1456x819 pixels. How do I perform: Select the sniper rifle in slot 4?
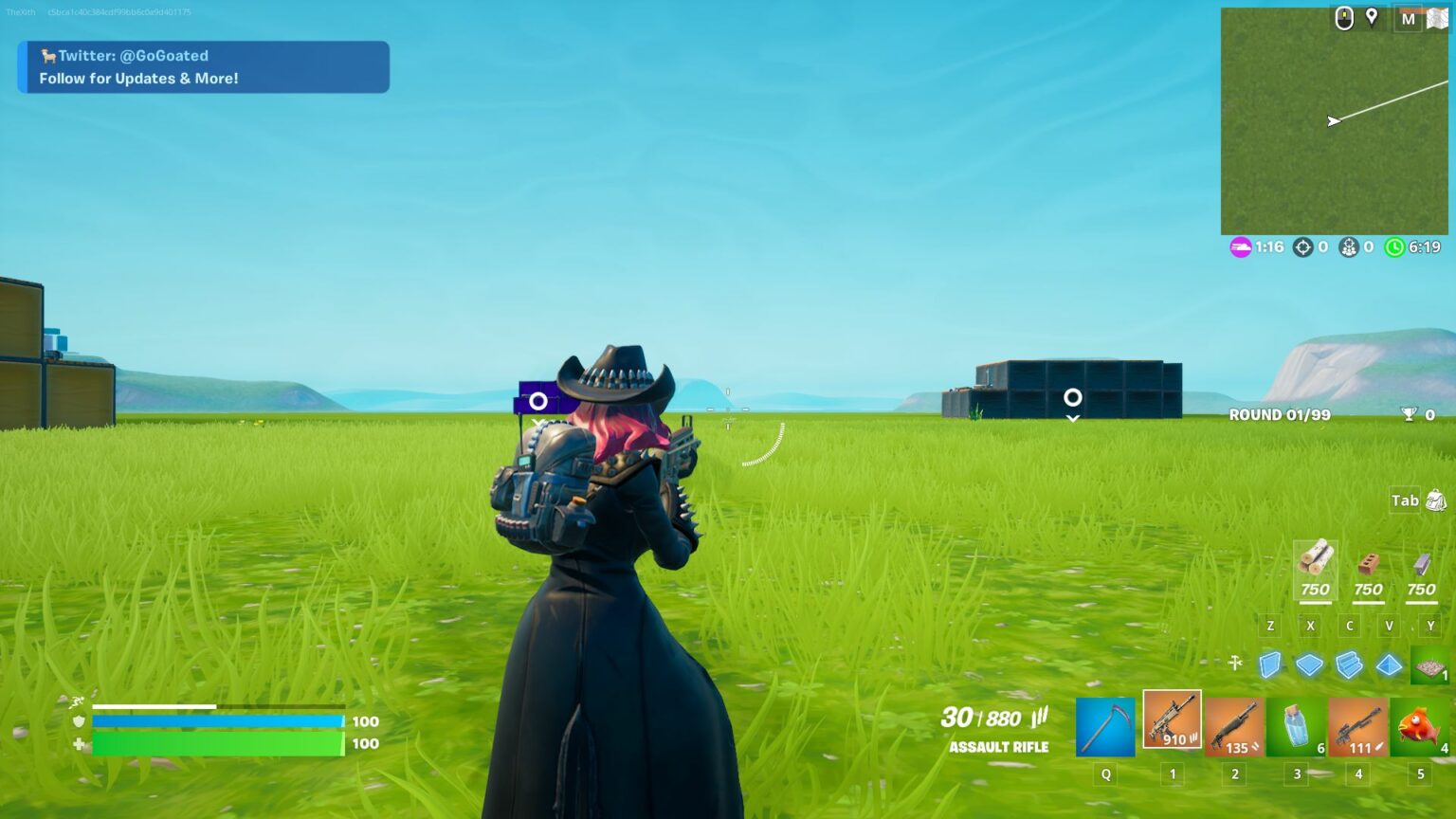pos(1357,725)
